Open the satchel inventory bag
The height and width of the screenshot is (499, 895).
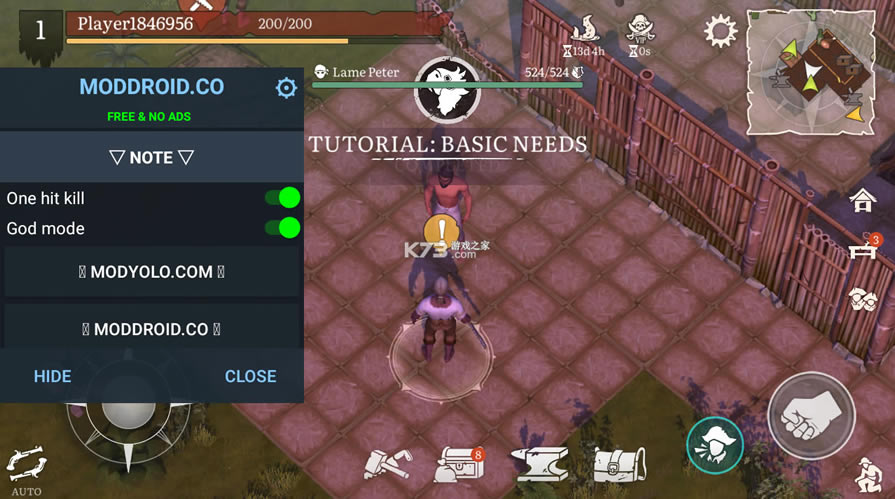[619, 463]
